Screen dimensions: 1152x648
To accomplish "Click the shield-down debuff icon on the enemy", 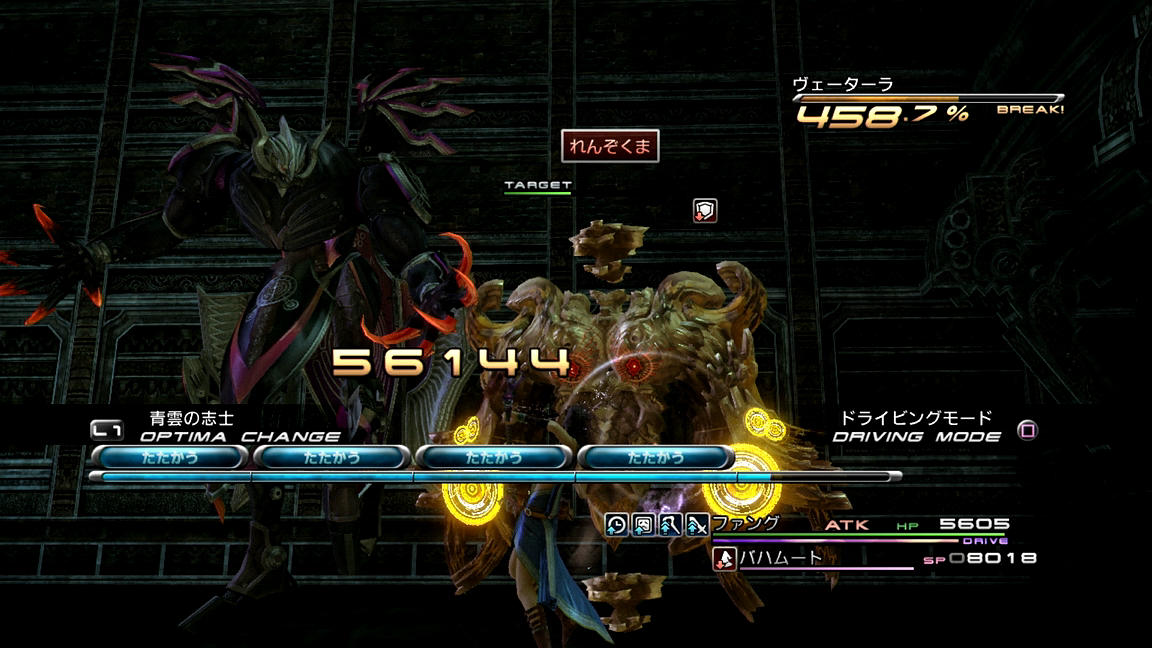I will [x=705, y=210].
